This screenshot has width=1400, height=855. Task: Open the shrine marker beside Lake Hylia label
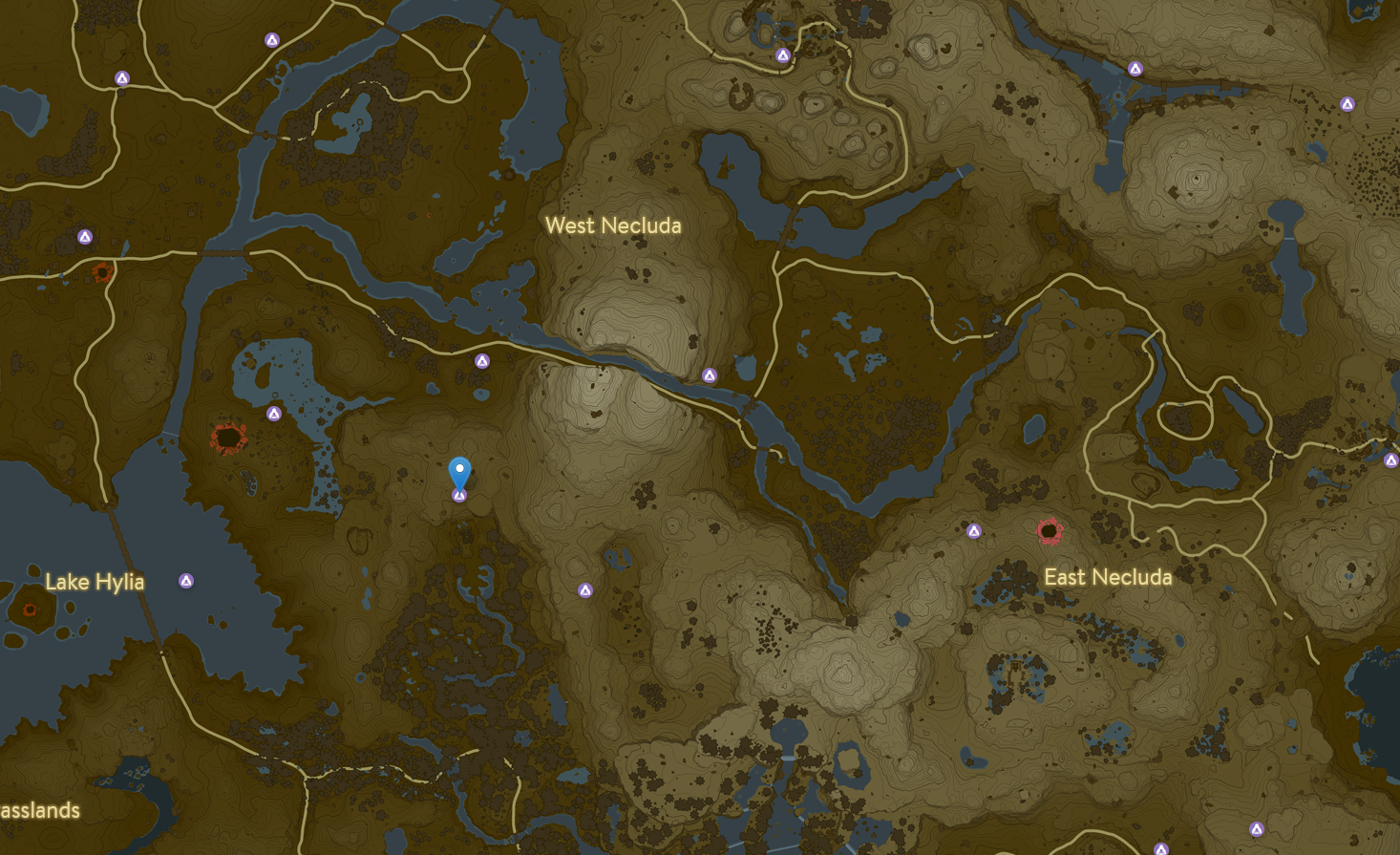pos(186,581)
